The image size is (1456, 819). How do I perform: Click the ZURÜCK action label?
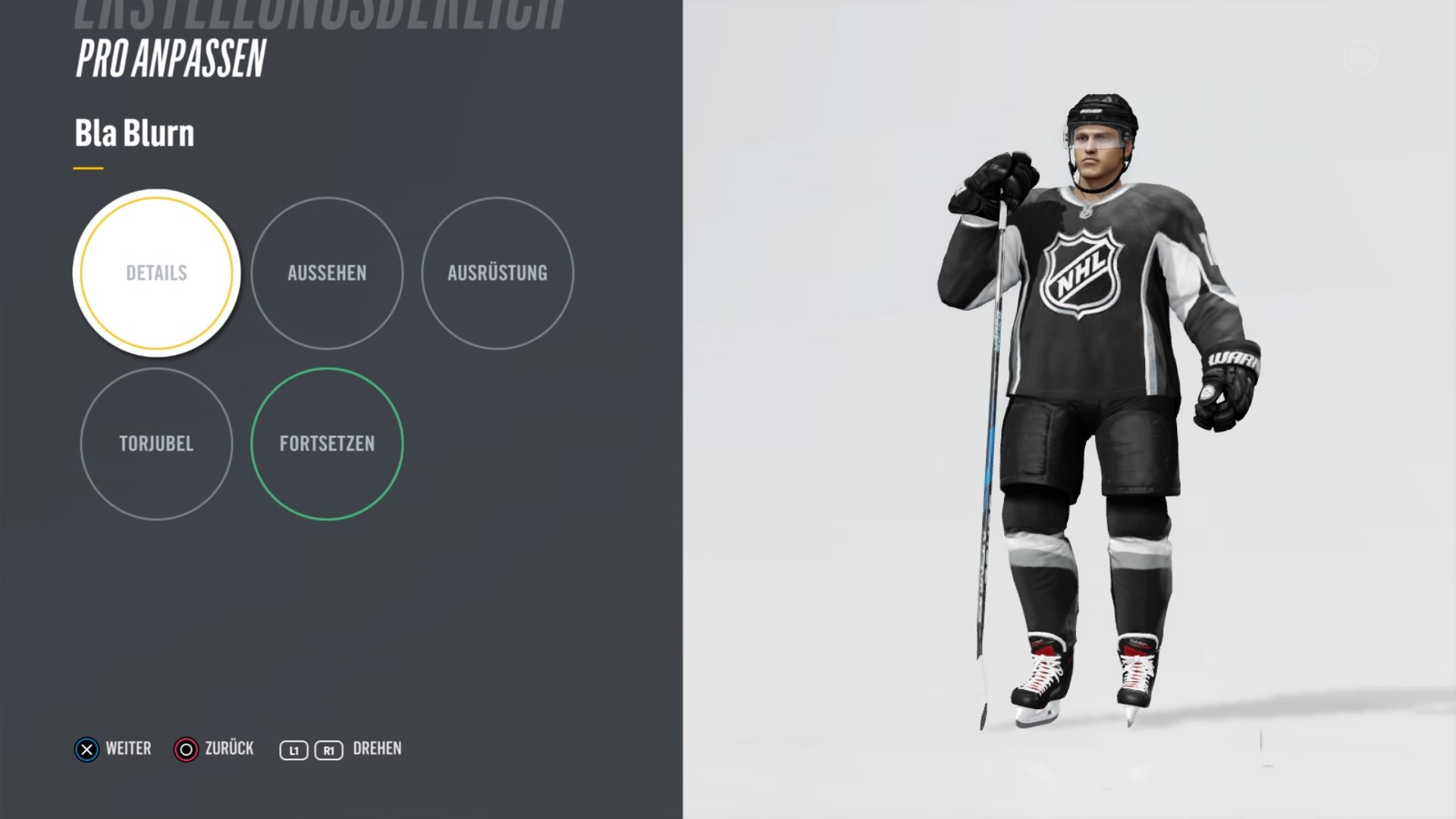(229, 749)
